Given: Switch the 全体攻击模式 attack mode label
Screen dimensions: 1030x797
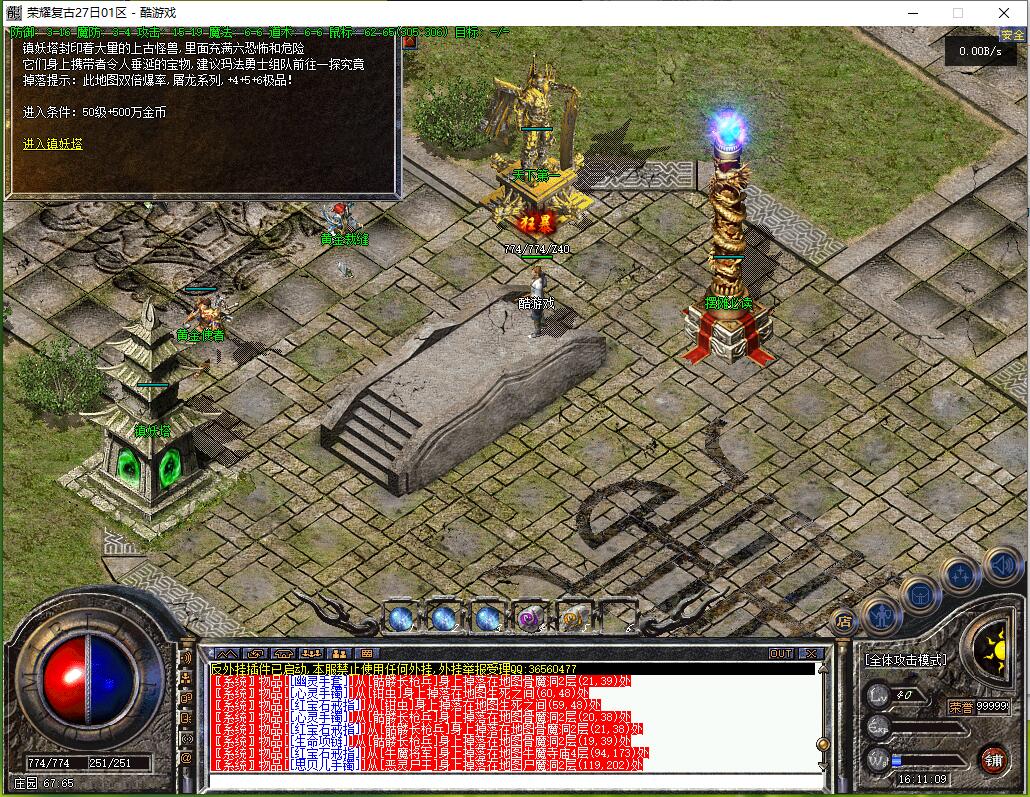Looking at the screenshot, I should pos(904,661).
